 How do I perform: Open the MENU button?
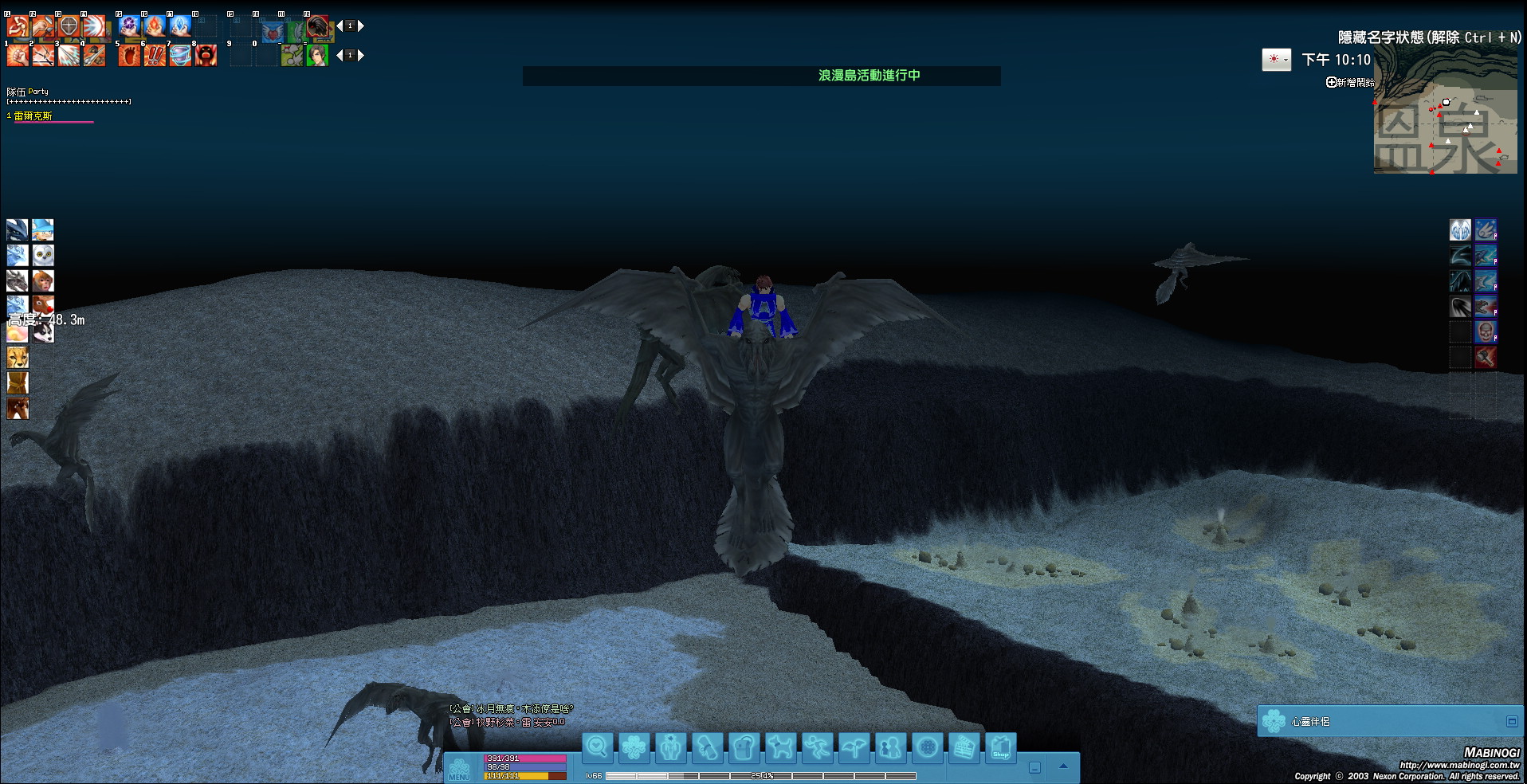coord(459,770)
